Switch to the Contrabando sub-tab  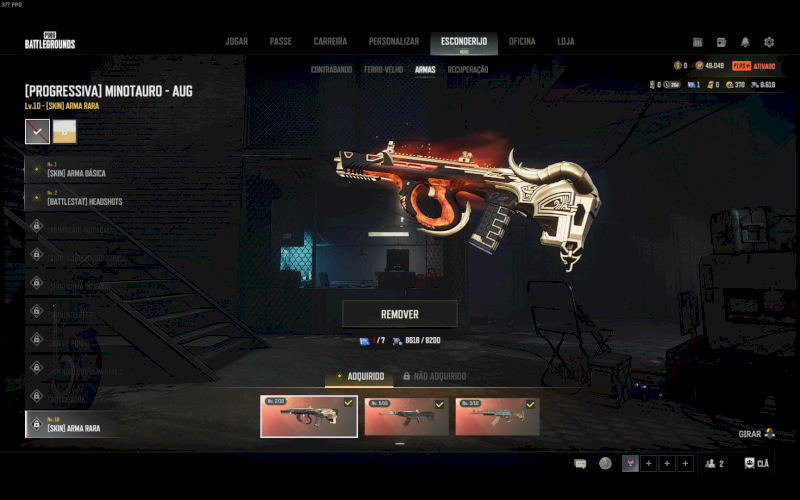(331, 70)
